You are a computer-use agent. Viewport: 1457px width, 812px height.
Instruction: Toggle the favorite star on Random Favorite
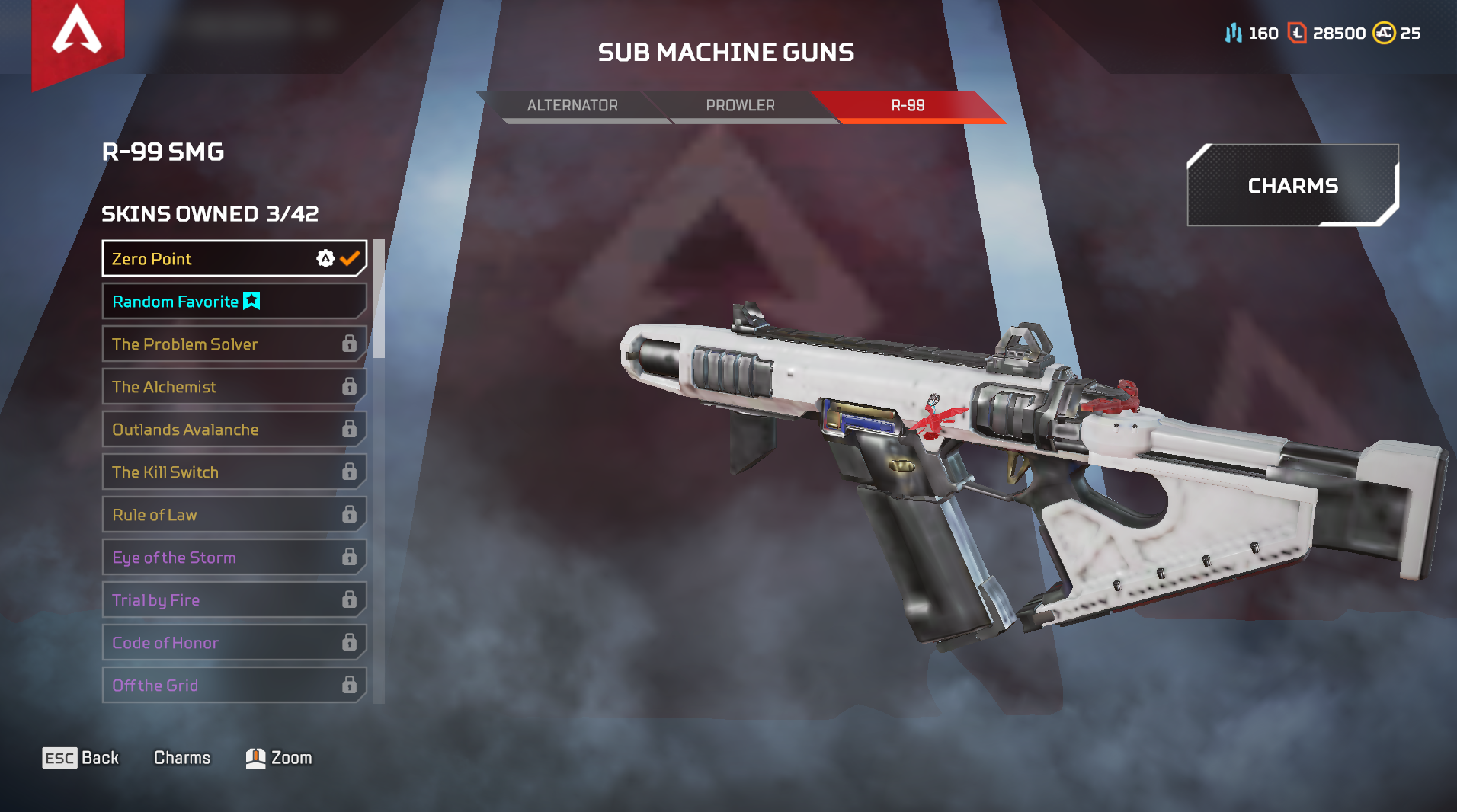pyautogui.click(x=251, y=301)
